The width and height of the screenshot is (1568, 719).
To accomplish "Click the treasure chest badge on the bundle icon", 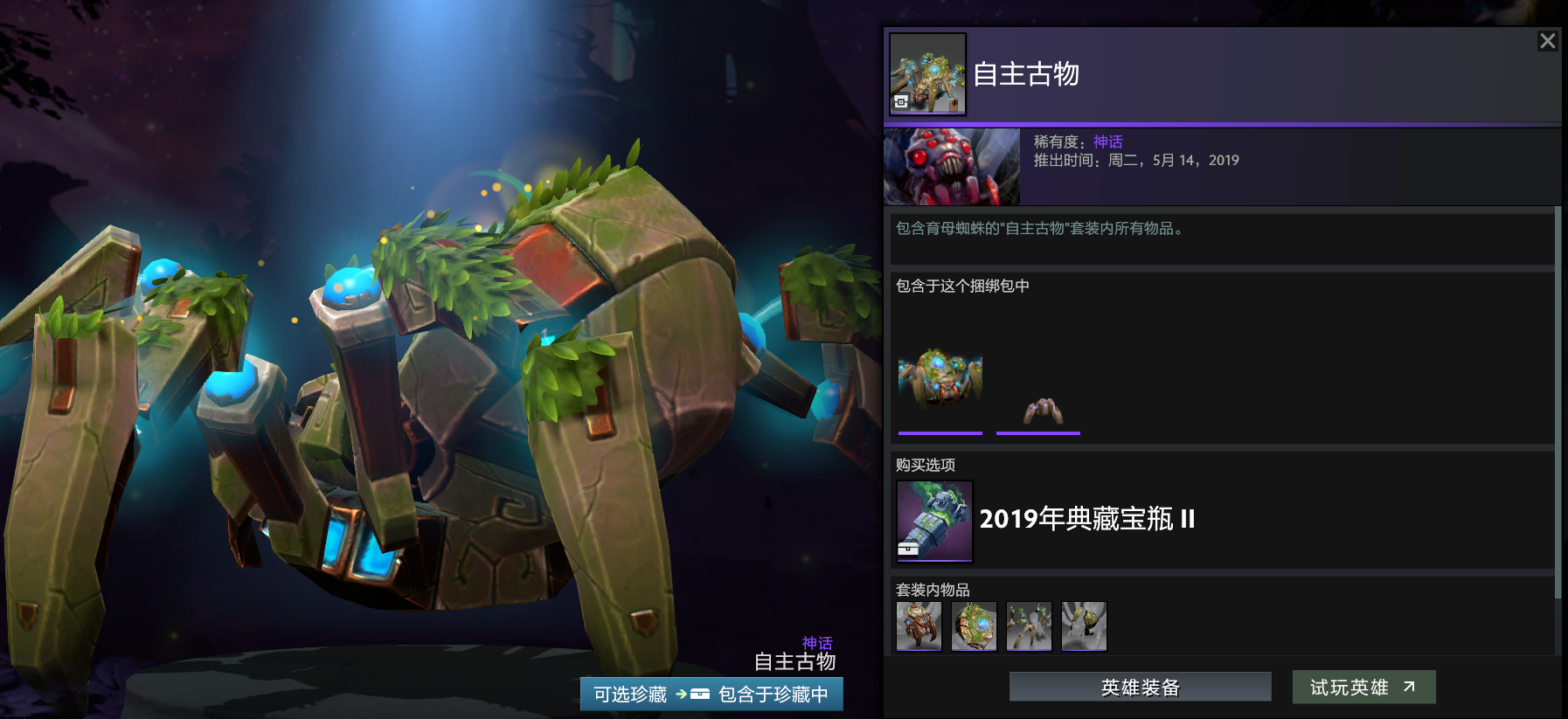I will tap(901, 100).
